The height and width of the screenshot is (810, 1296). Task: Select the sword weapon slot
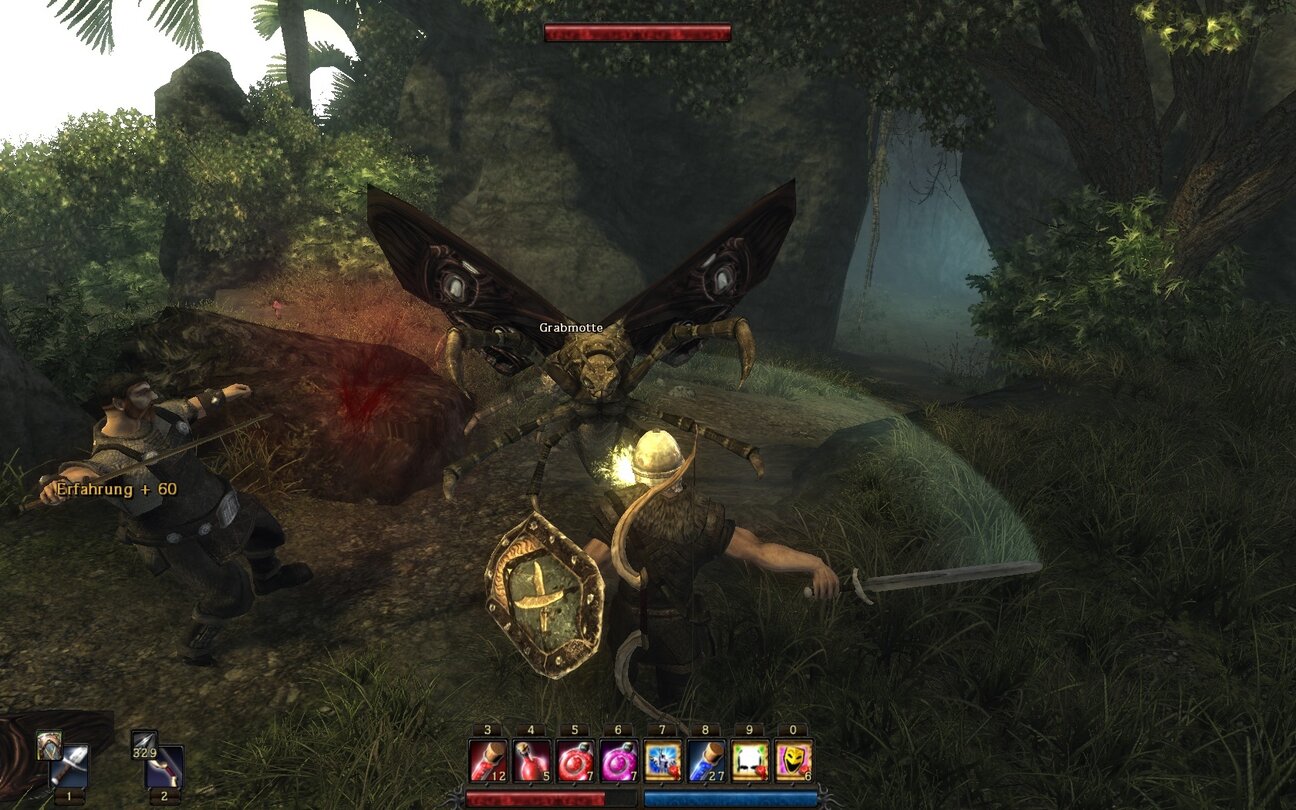pyautogui.click(x=72, y=768)
